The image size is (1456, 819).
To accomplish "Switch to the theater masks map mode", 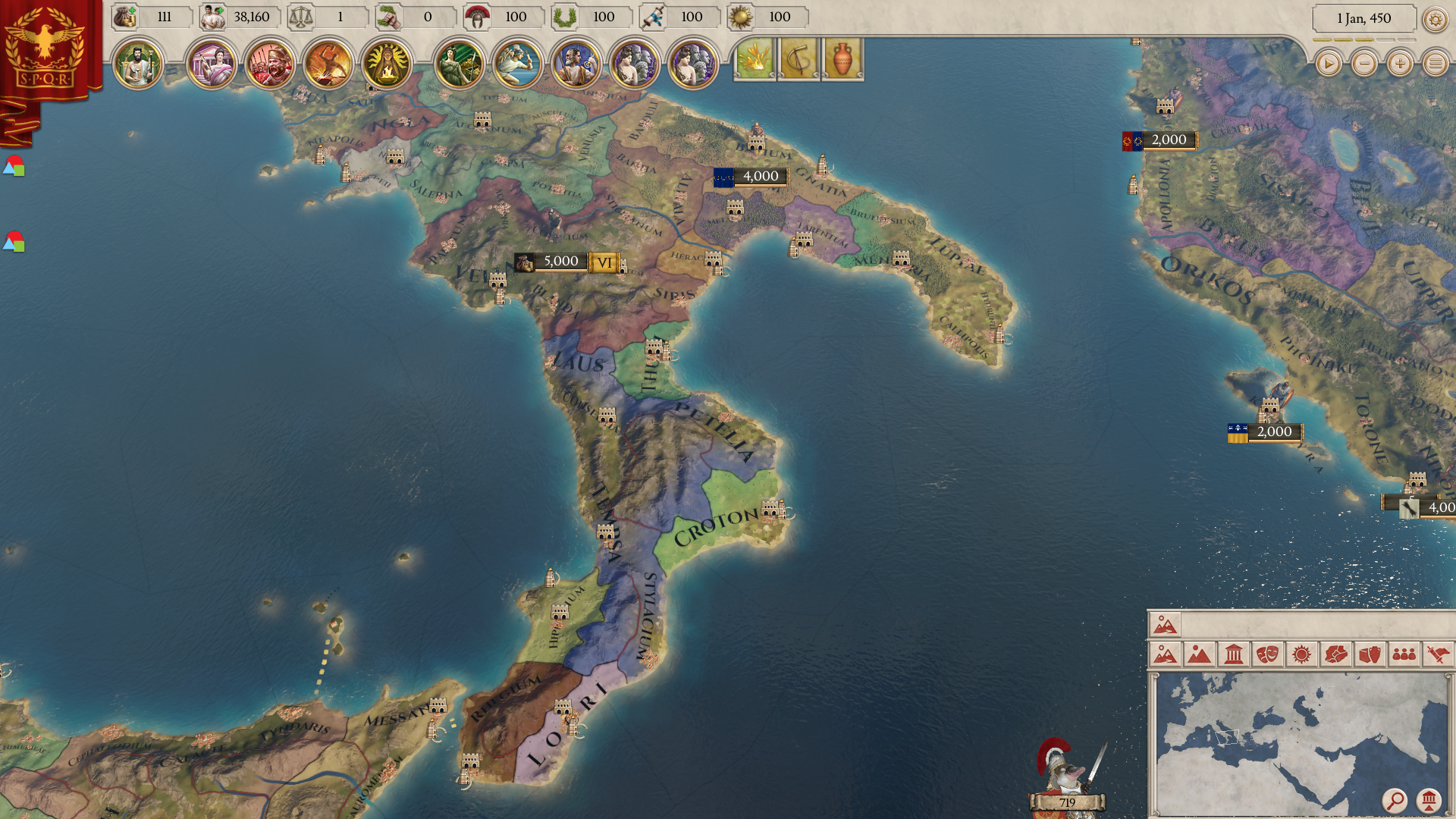I will tap(1267, 654).
